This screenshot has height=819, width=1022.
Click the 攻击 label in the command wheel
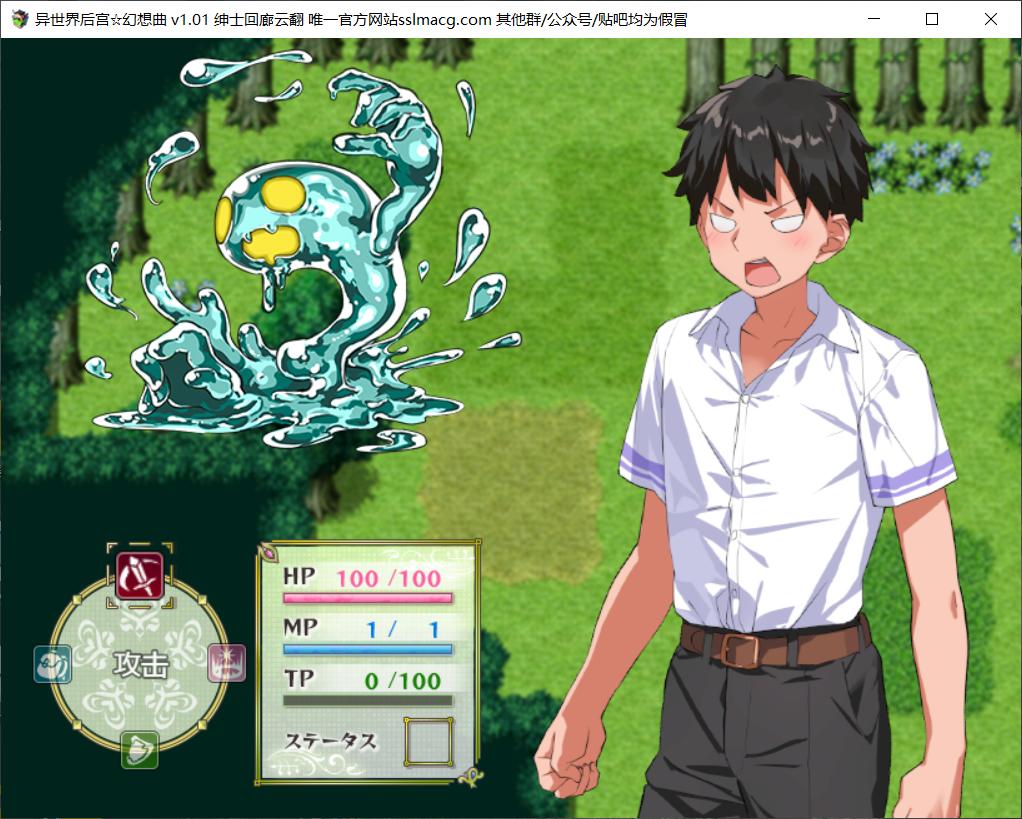point(140,663)
